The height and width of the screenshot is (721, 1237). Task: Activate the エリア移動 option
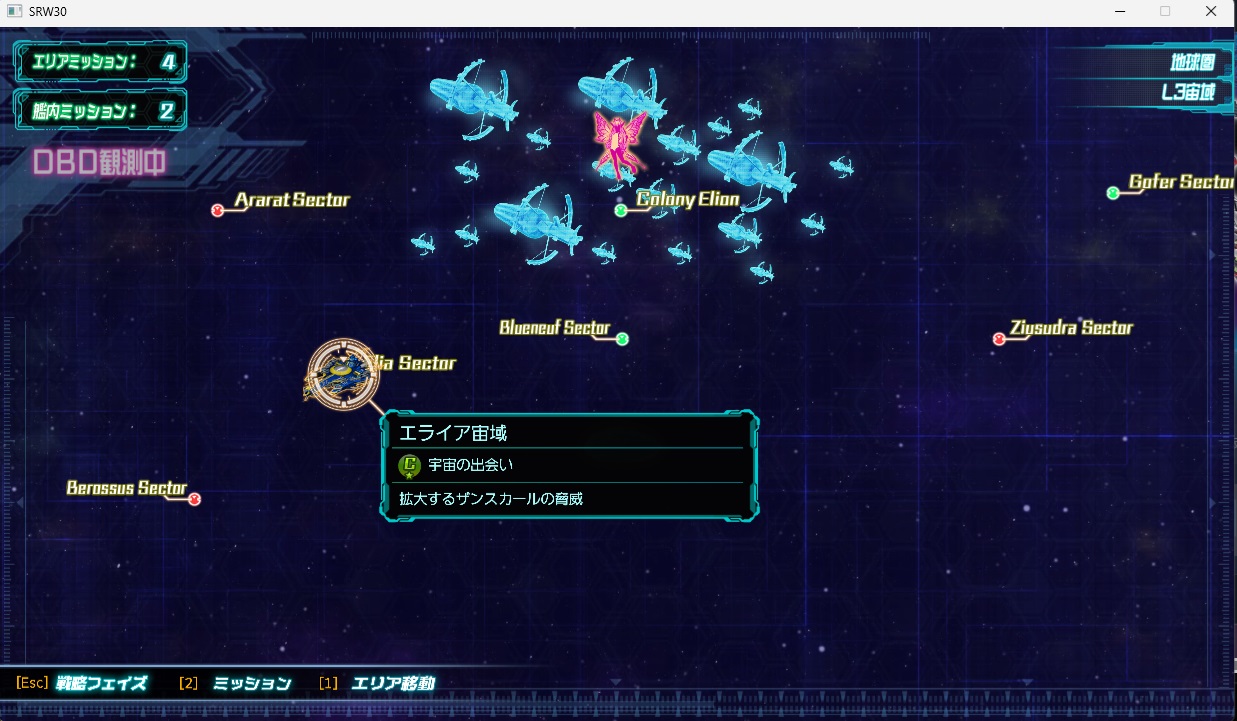[x=392, y=684]
